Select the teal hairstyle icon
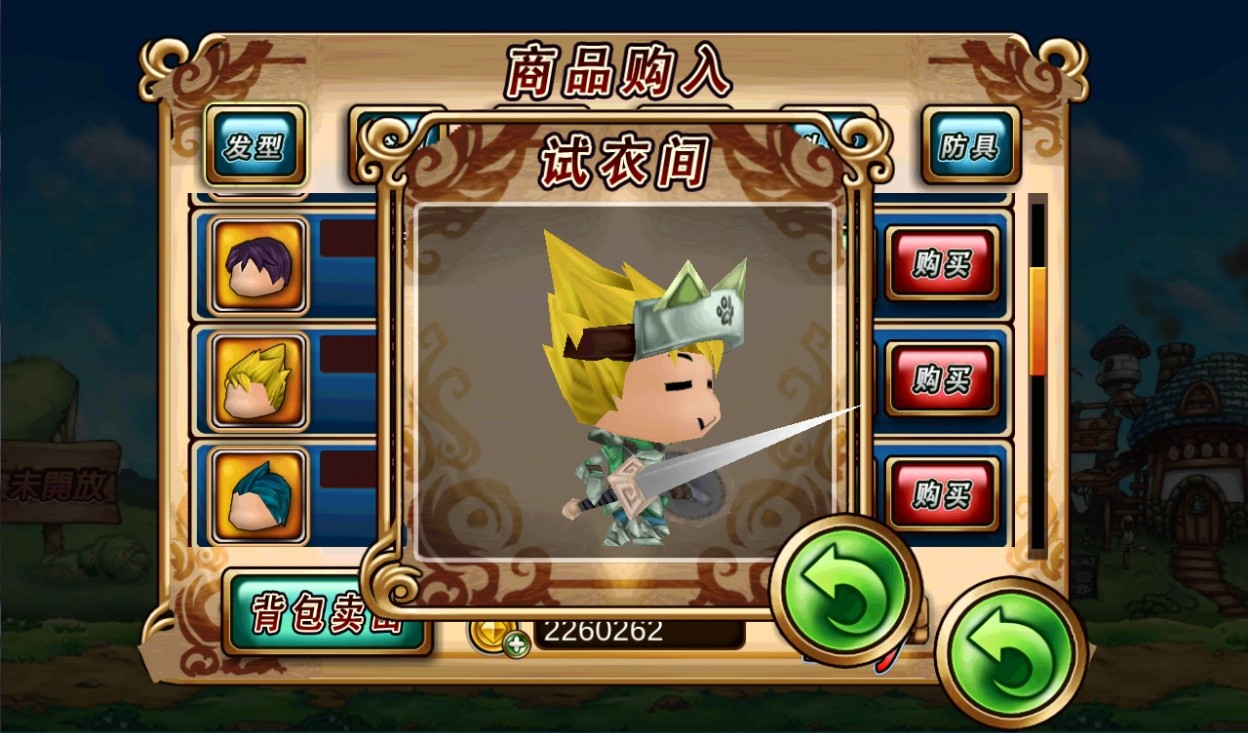The image size is (1248, 733). point(259,494)
